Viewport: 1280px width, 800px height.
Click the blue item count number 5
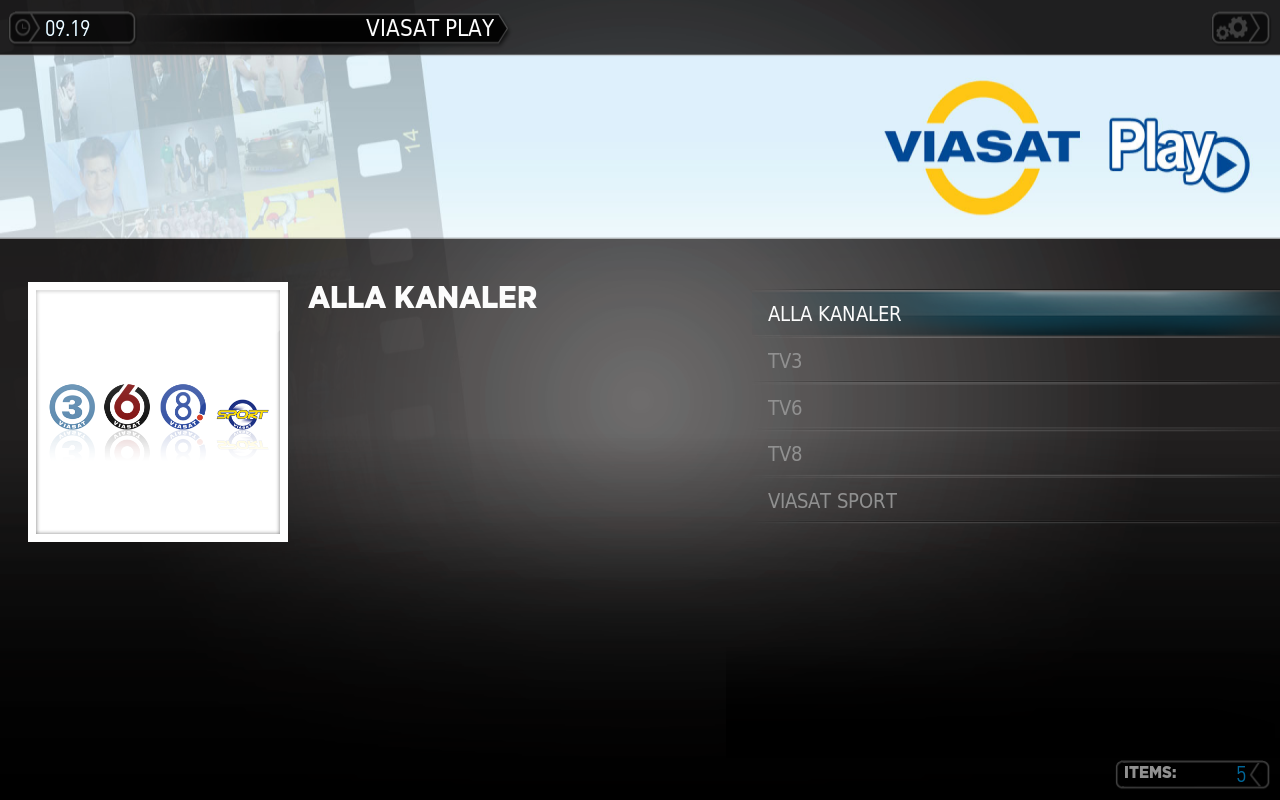pos(1240,773)
